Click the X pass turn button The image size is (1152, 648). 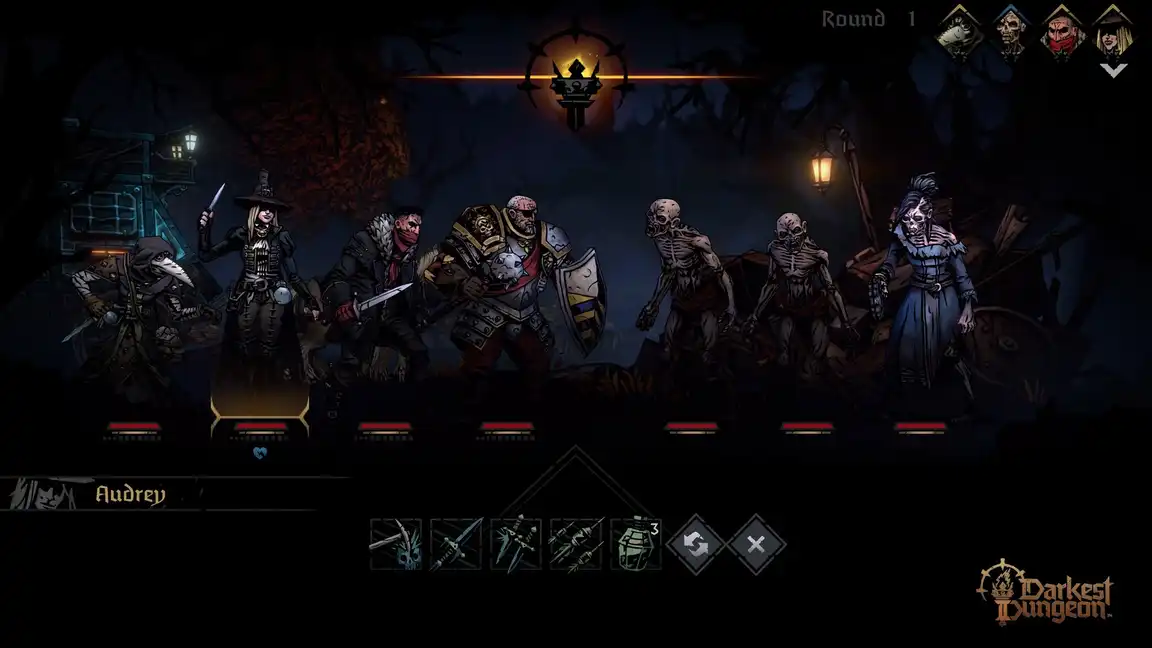pos(756,544)
